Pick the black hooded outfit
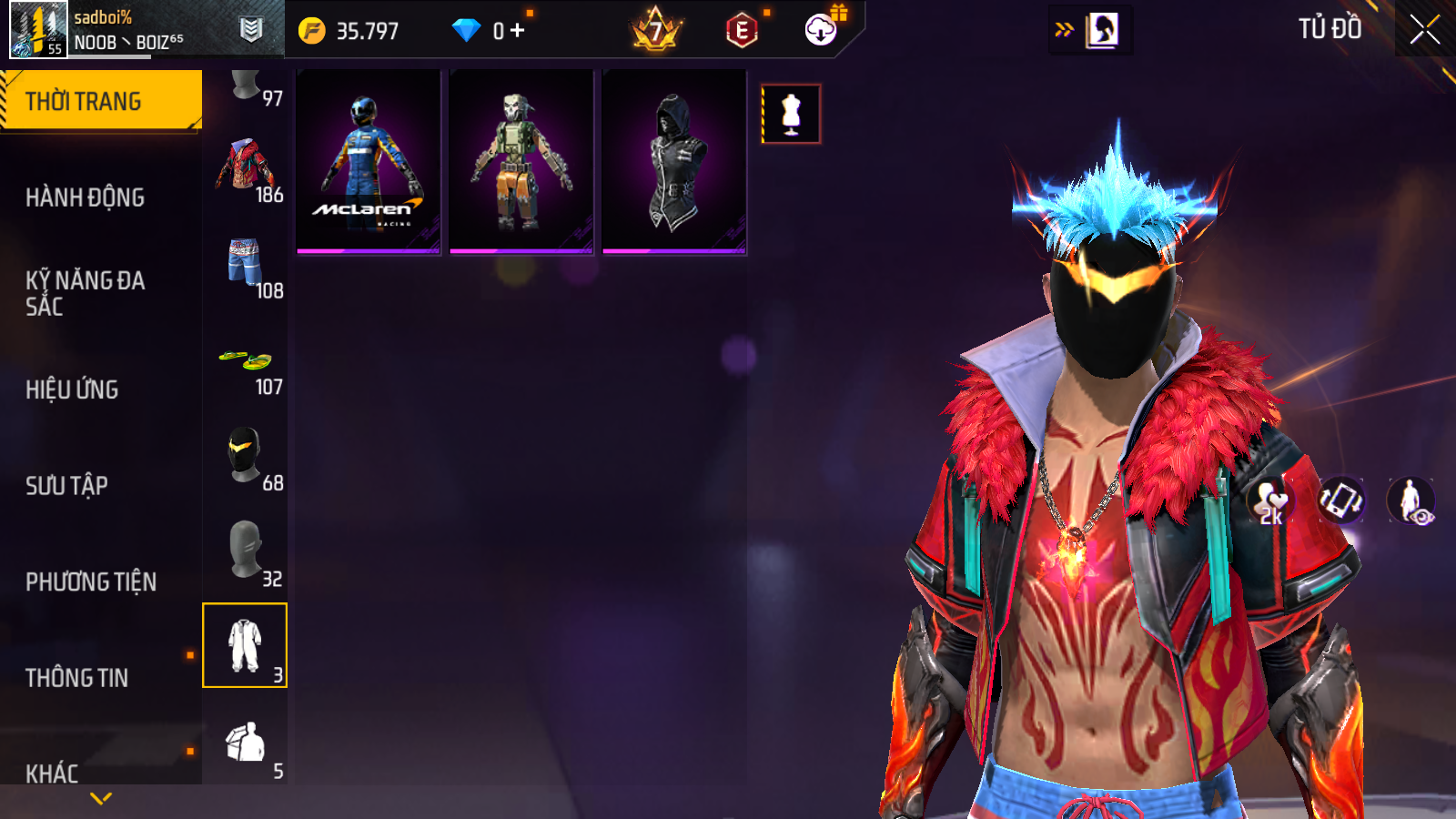This screenshot has width=1456, height=819. (x=674, y=162)
